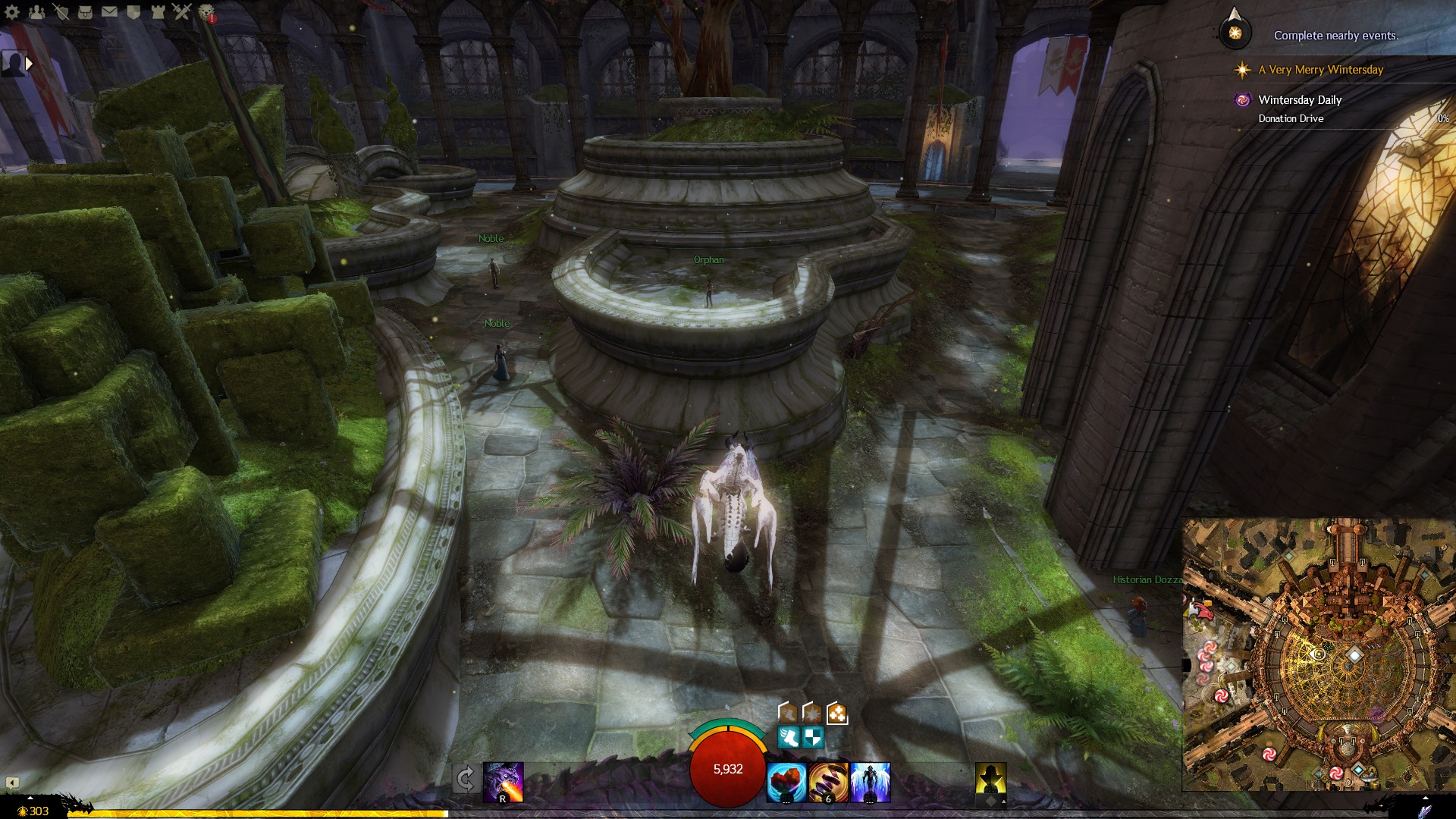Open the guild shield icon
The image size is (1456, 819).
pos(133,11)
